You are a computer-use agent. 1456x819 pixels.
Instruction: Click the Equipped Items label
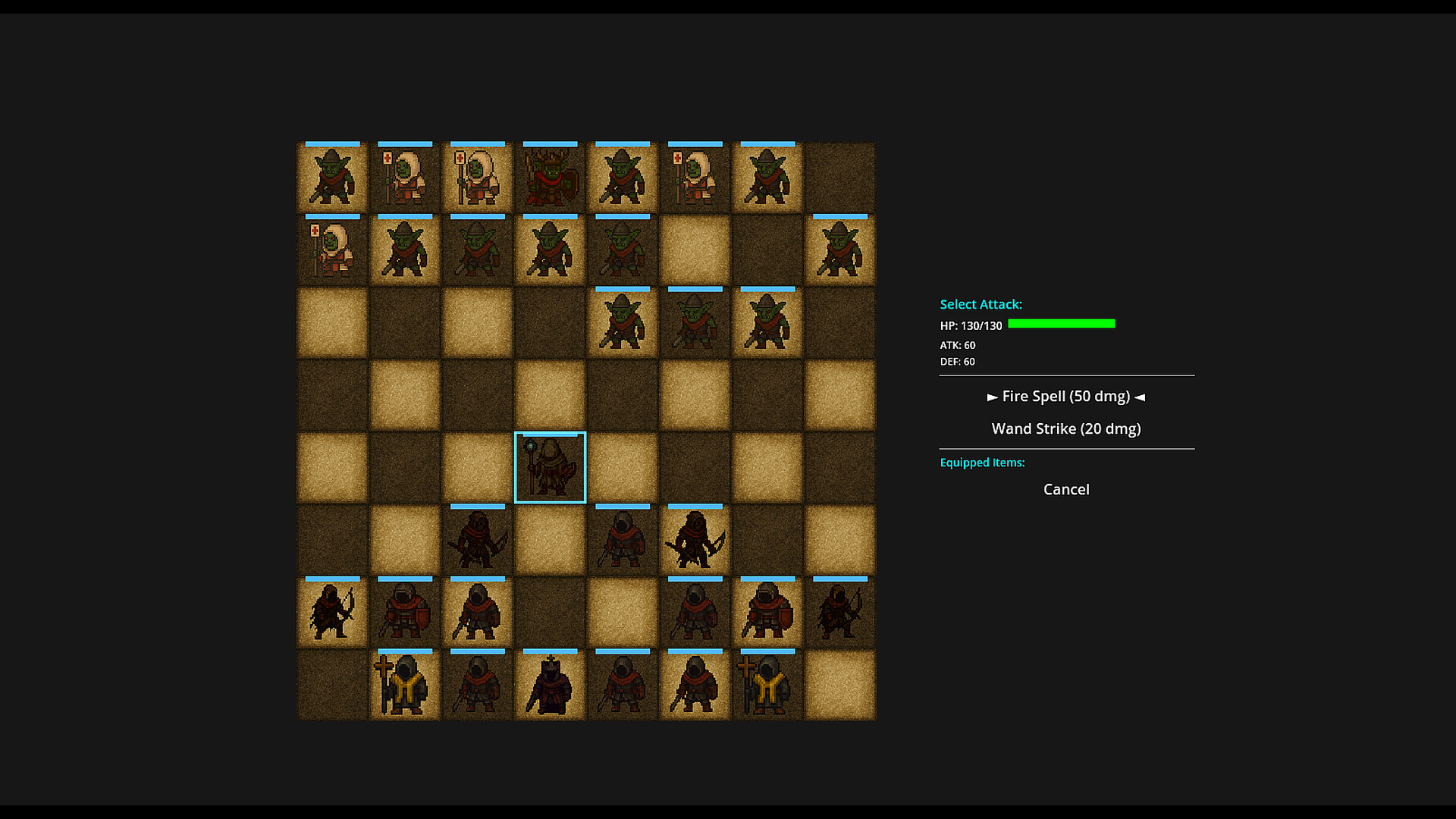click(x=982, y=463)
